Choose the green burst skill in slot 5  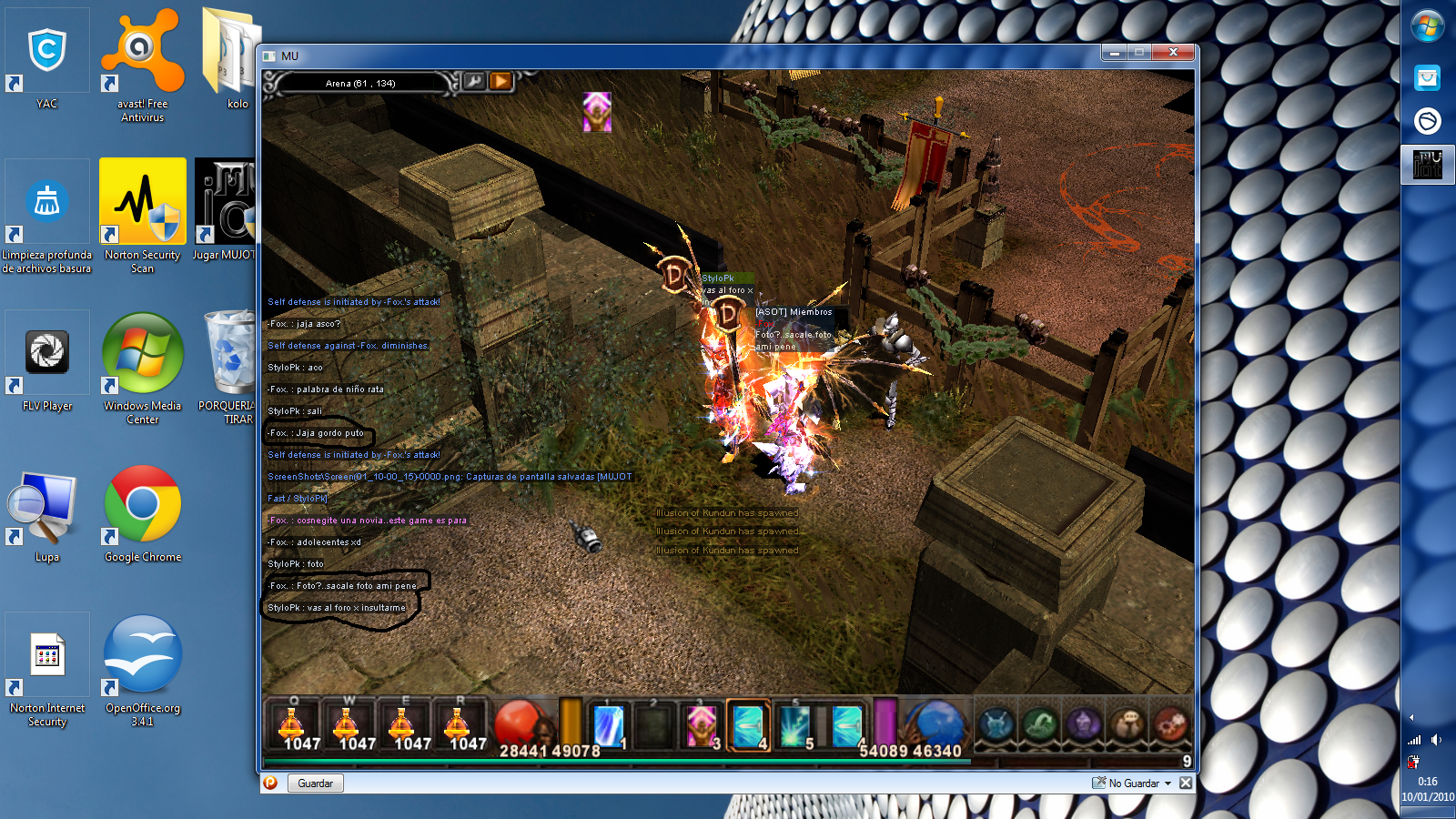[x=794, y=727]
